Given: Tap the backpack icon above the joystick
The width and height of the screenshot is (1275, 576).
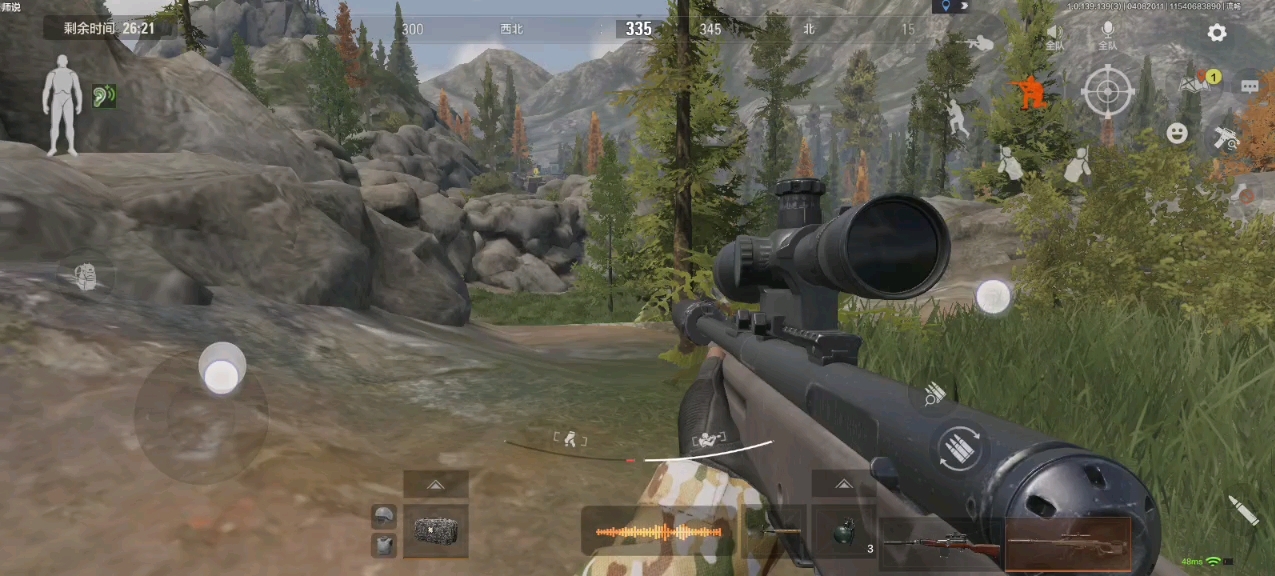Looking at the screenshot, I should coord(87,277).
